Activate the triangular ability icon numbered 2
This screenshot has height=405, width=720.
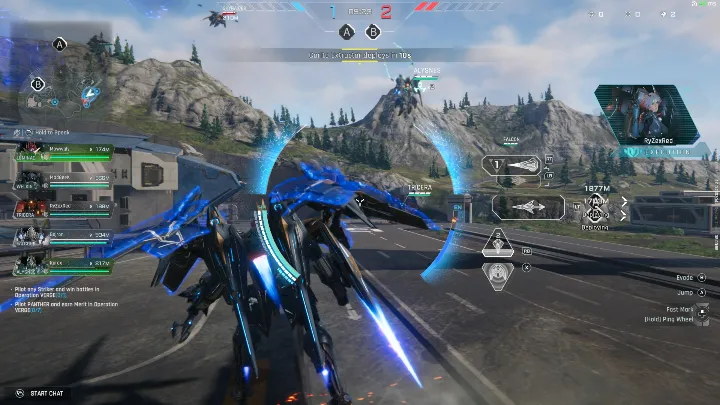tap(497, 245)
